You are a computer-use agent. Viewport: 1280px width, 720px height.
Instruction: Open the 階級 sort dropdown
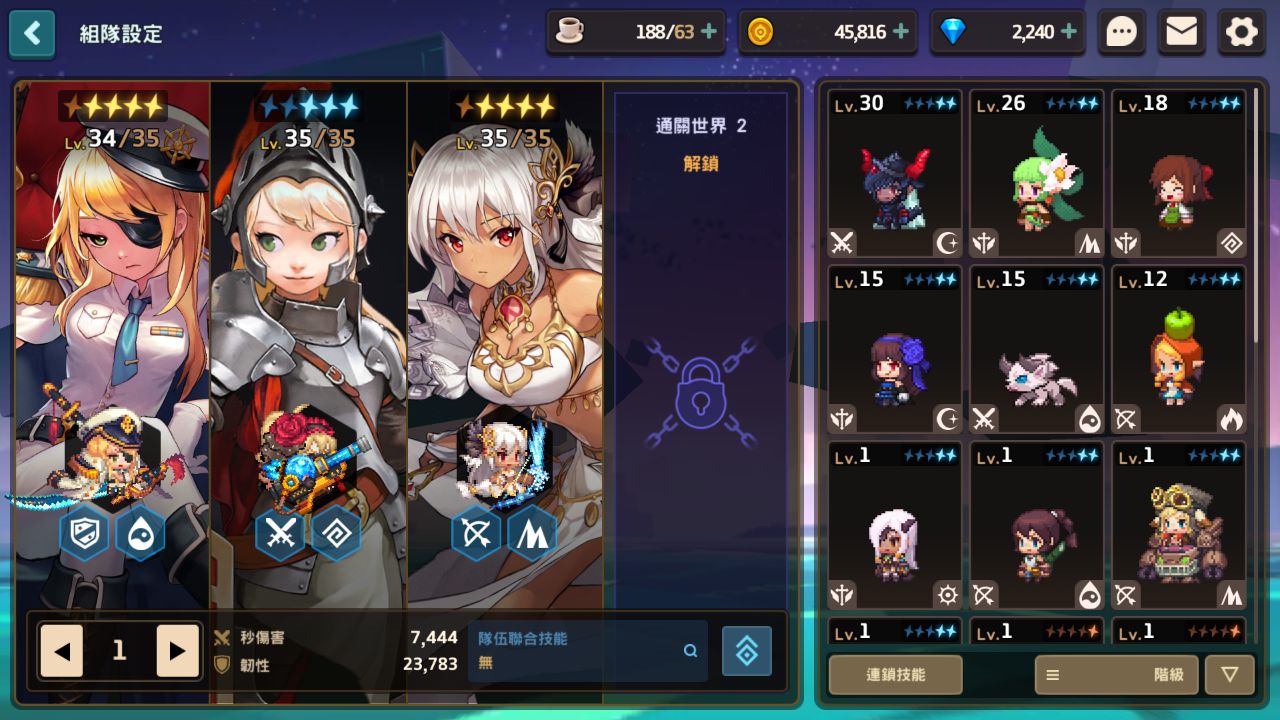1115,675
